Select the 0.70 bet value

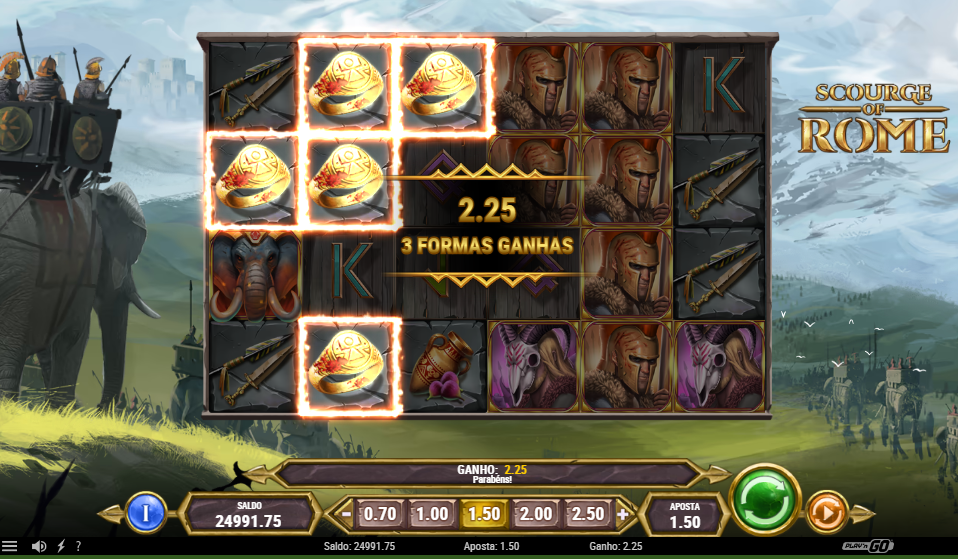point(379,514)
